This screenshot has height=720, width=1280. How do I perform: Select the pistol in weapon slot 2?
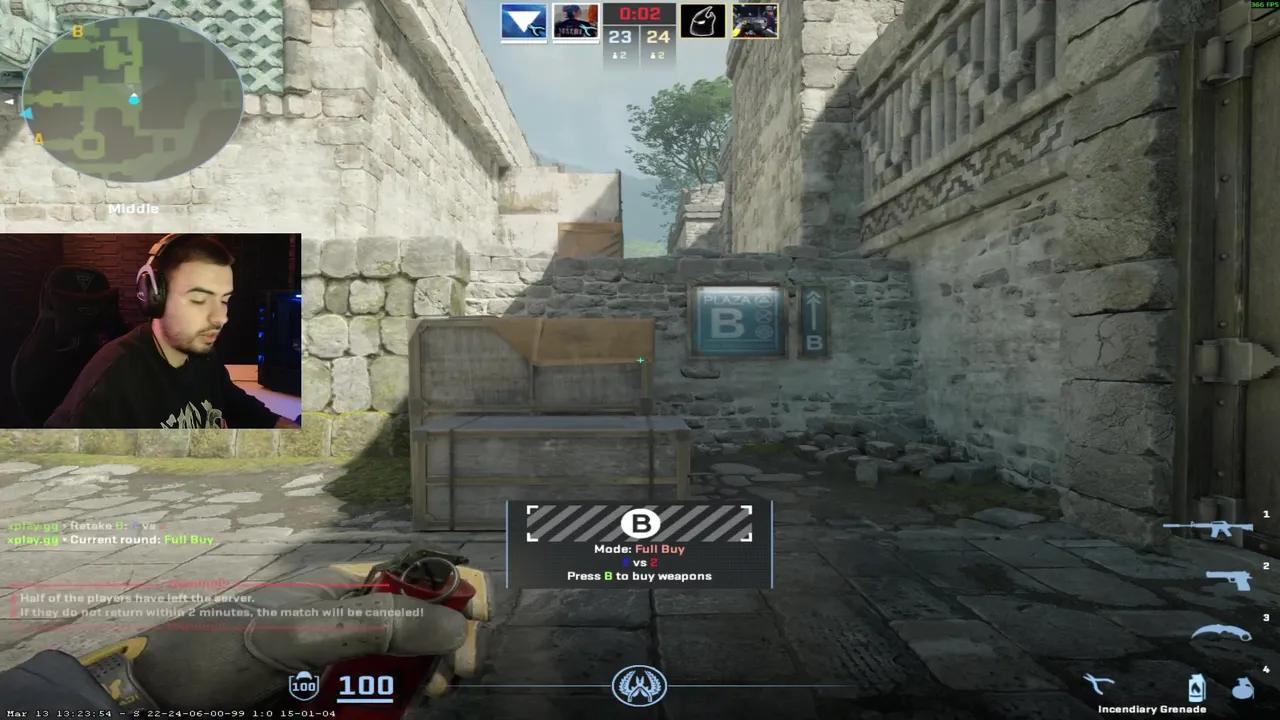[1228, 578]
